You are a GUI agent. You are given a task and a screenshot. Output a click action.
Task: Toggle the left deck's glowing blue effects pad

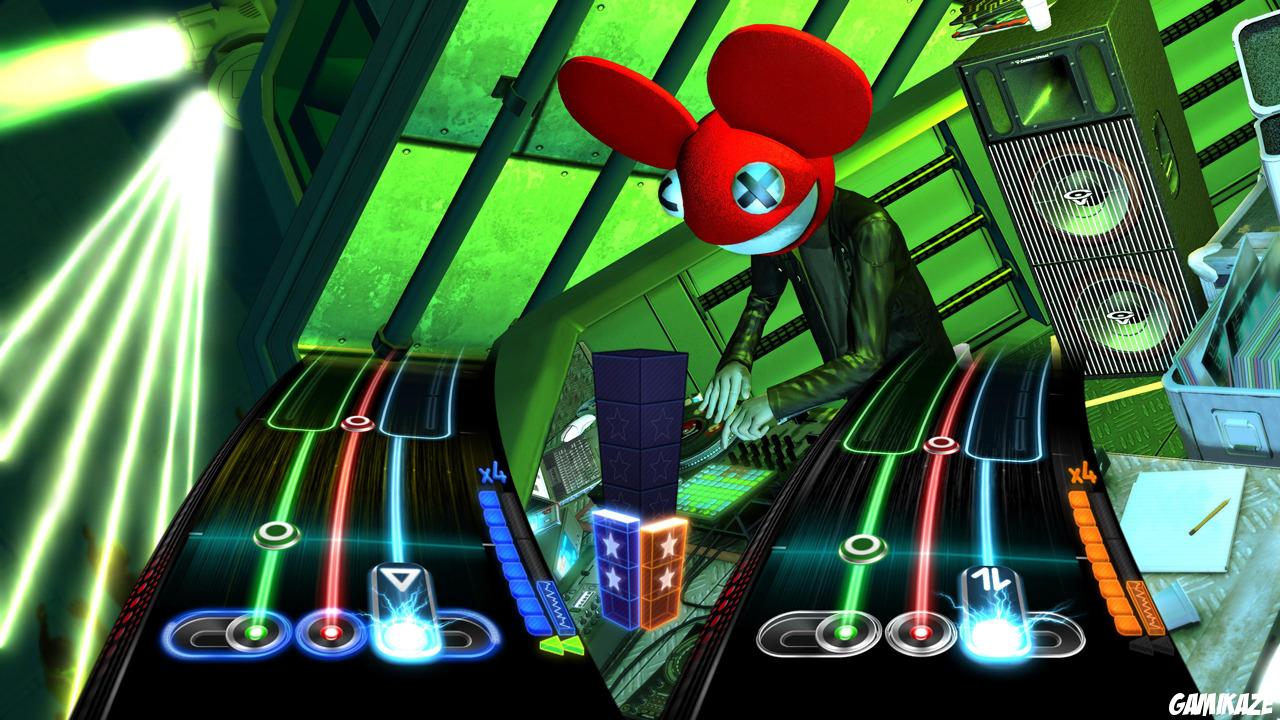(404, 633)
